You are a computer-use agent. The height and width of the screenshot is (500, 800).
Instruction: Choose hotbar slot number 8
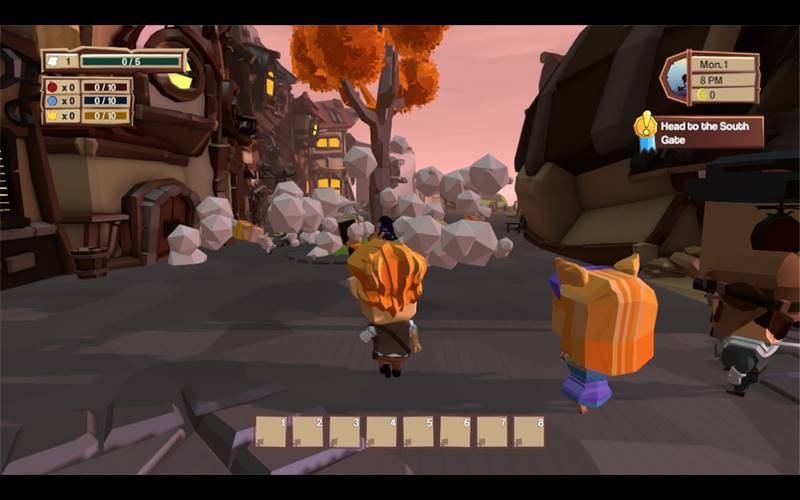[x=528, y=431]
